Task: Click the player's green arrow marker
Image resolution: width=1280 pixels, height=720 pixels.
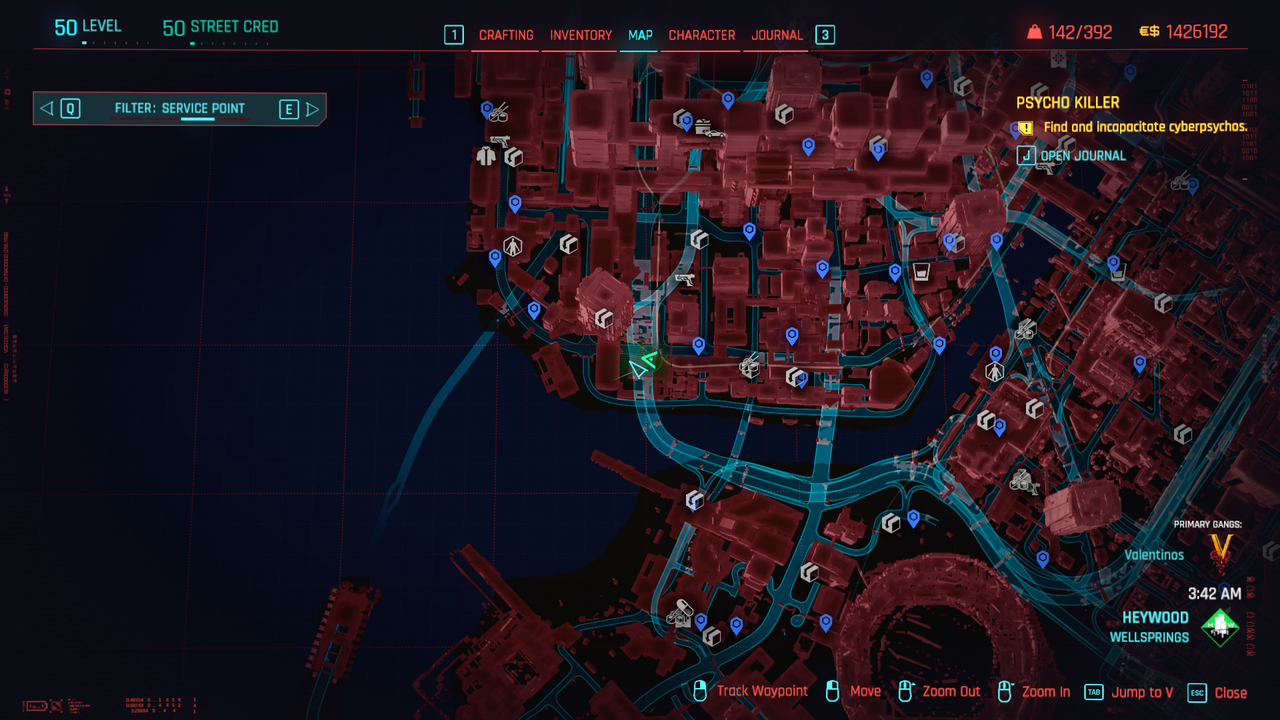Action: [x=641, y=366]
